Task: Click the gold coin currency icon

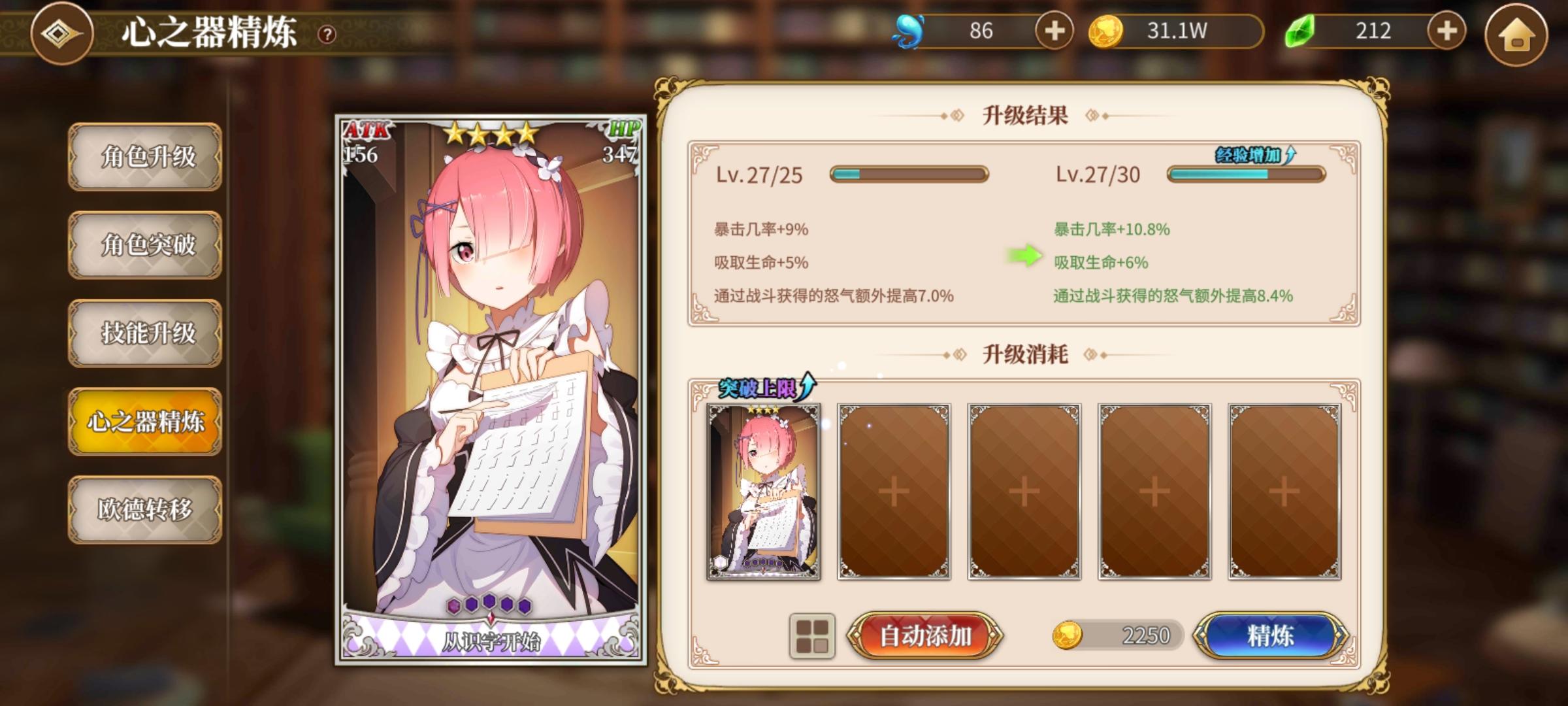Action: [x=1105, y=29]
